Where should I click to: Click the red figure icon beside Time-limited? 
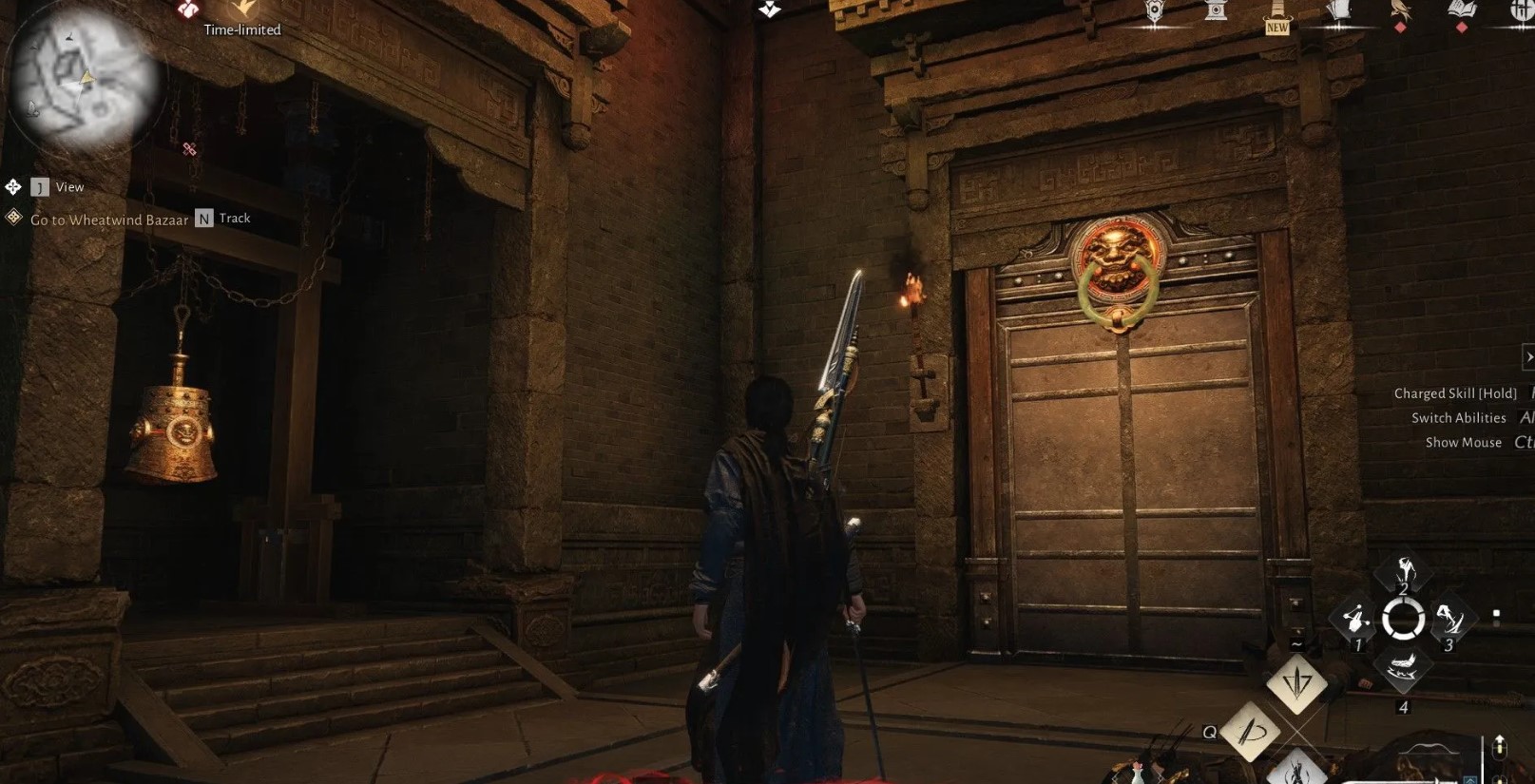[x=188, y=10]
